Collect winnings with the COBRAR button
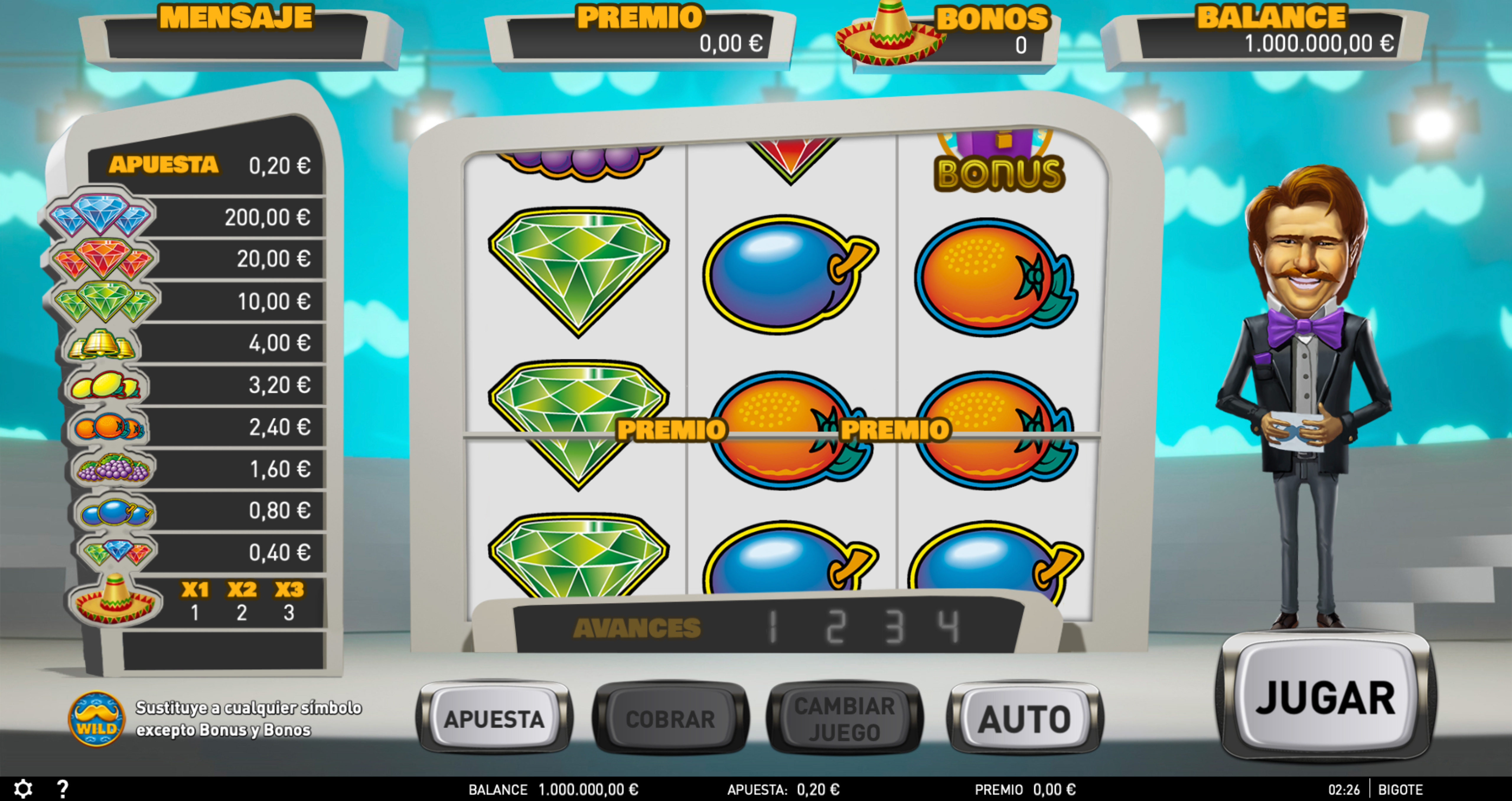The height and width of the screenshot is (801, 1512). tap(670, 718)
